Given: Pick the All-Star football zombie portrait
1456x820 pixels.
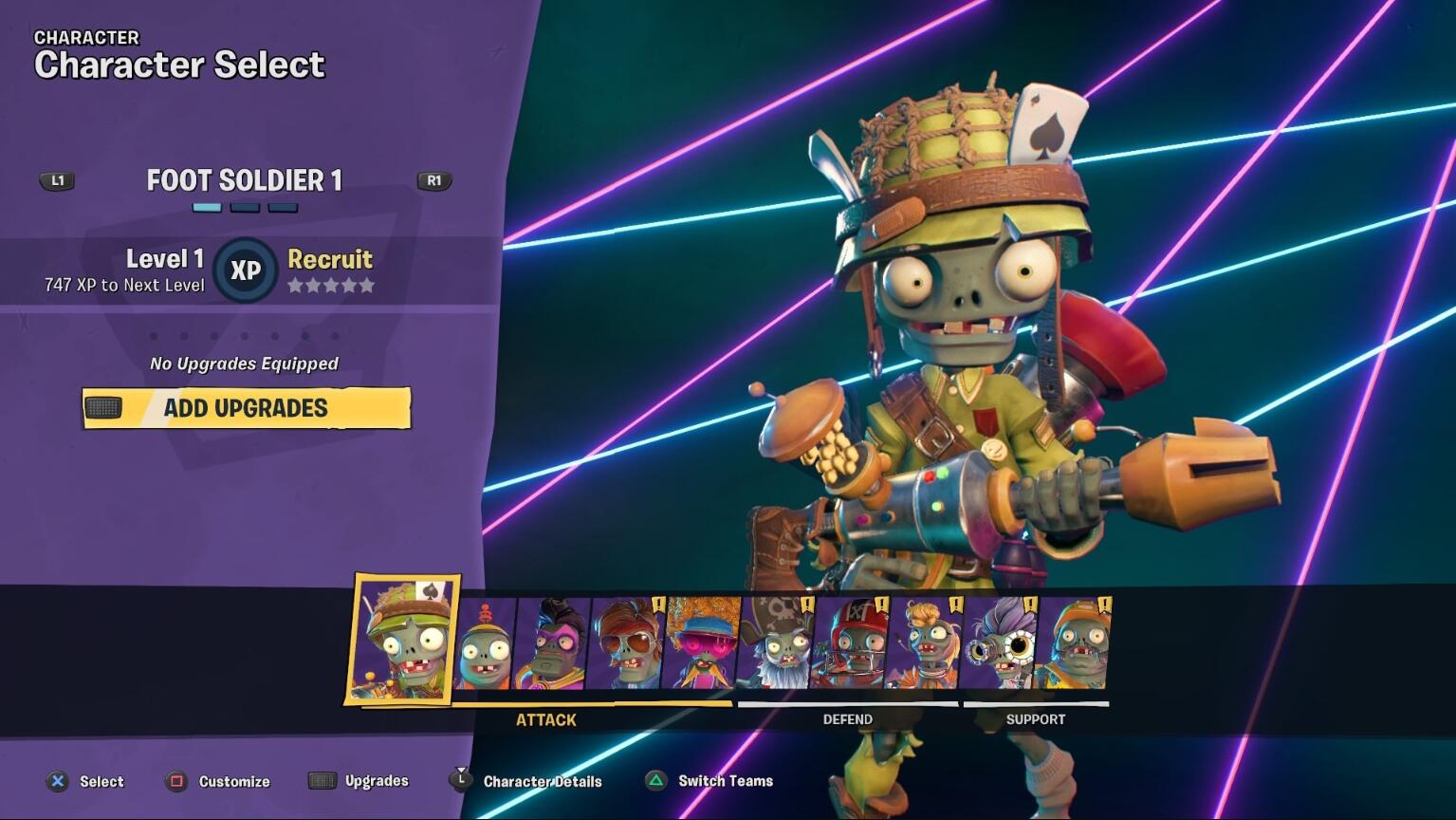Looking at the screenshot, I should point(850,643).
